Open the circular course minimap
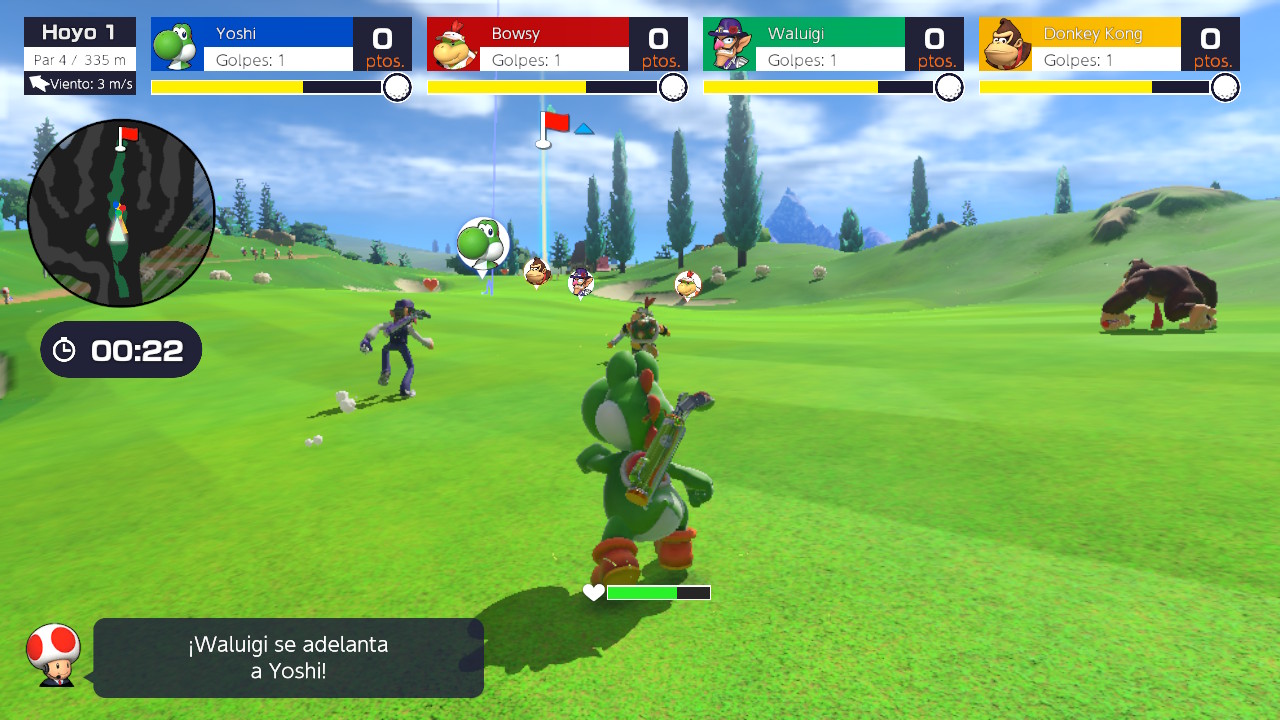1280x720 pixels. point(121,213)
